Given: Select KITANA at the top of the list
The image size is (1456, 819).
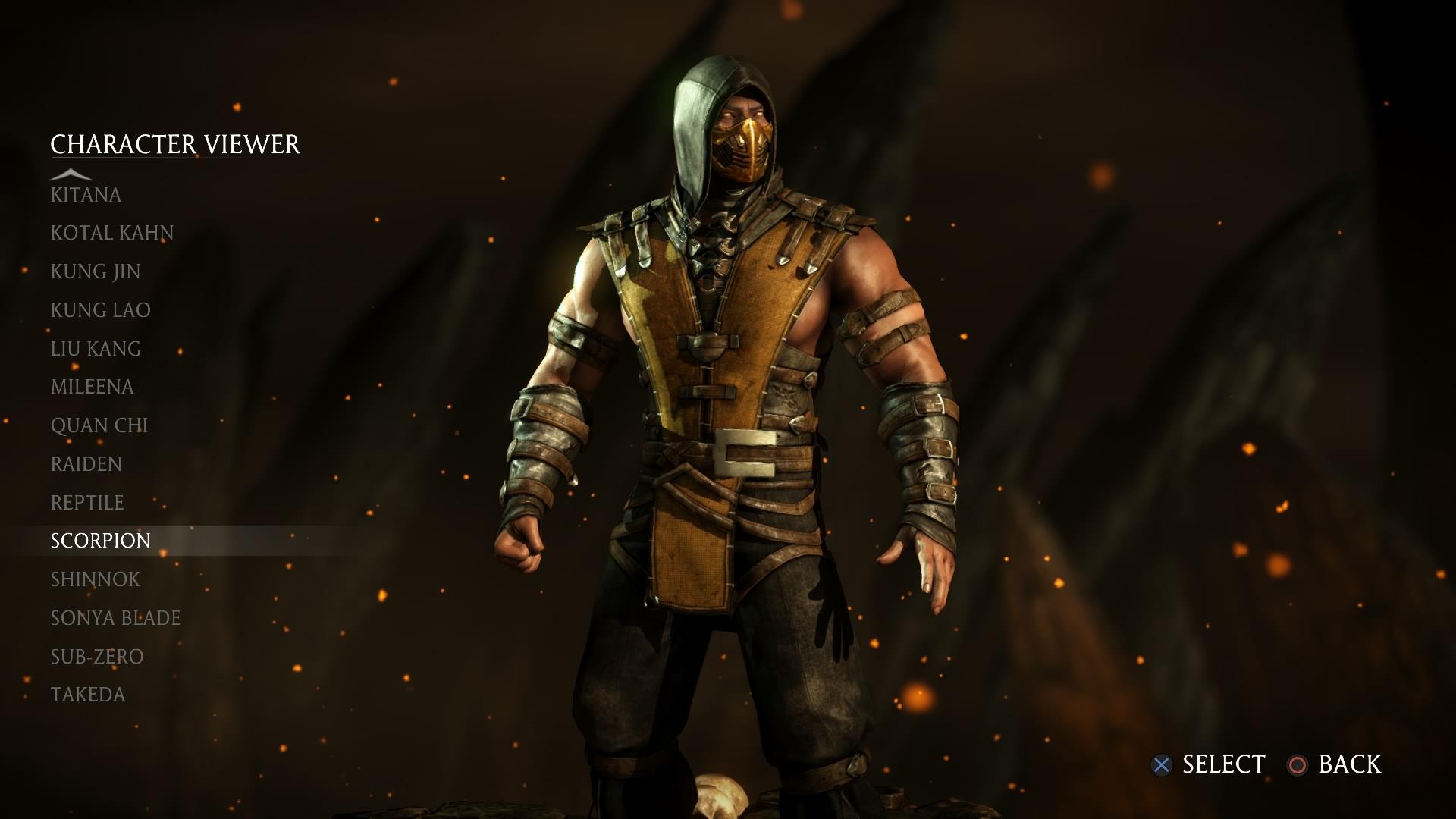Looking at the screenshot, I should [84, 194].
